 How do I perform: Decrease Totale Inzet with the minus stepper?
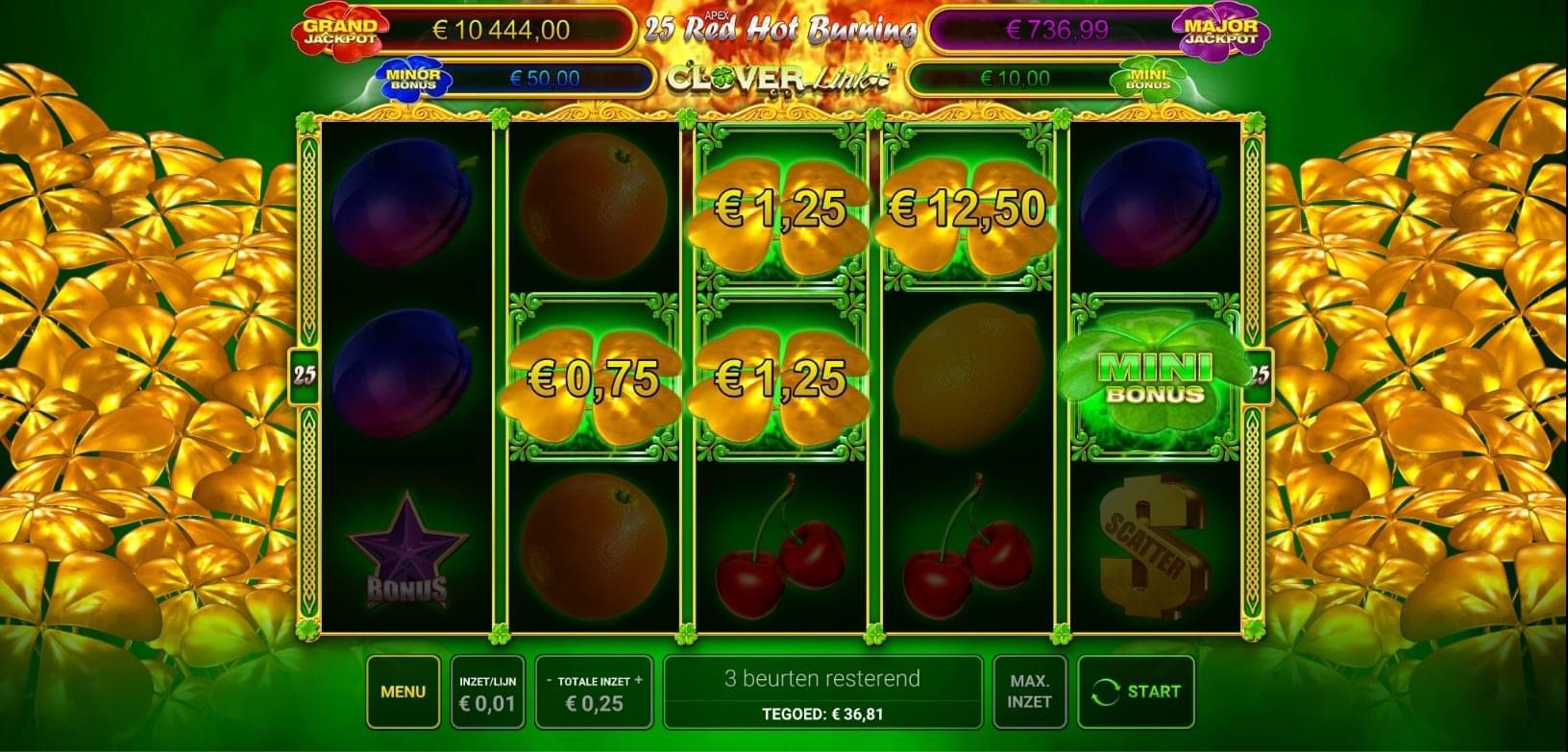point(549,678)
